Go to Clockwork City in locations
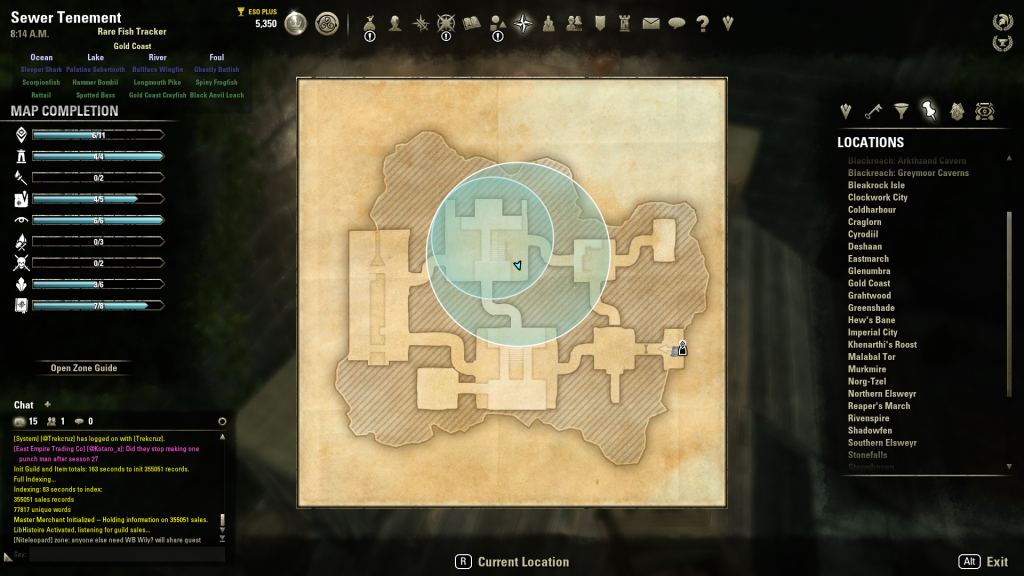 click(x=877, y=197)
